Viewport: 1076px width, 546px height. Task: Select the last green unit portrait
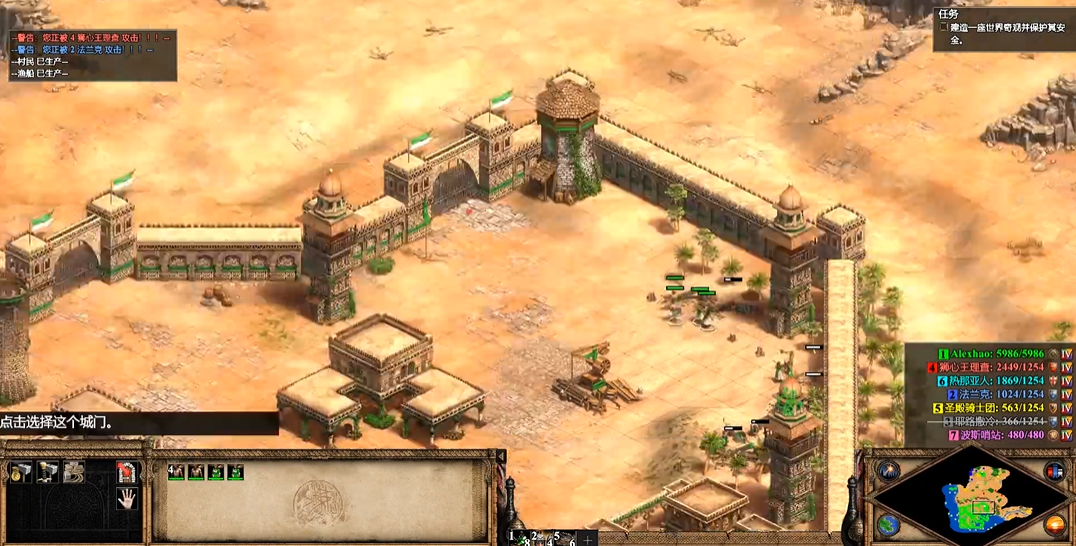point(236,472)
